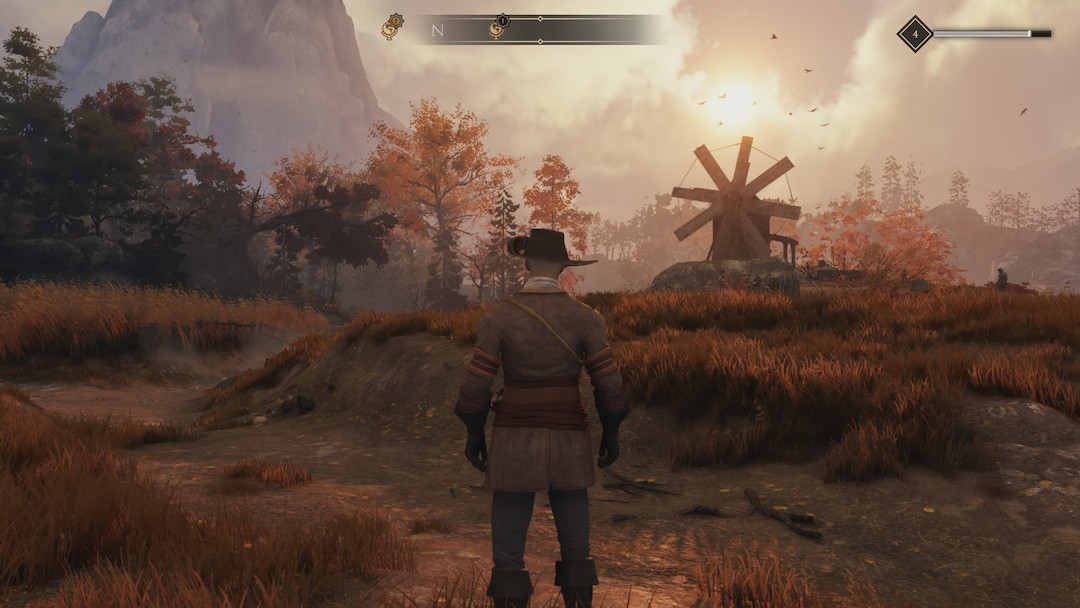The height and width of the screenshot is (608, 1080).
Task: Select the quest marker right of the N
Action: point(497,28)
